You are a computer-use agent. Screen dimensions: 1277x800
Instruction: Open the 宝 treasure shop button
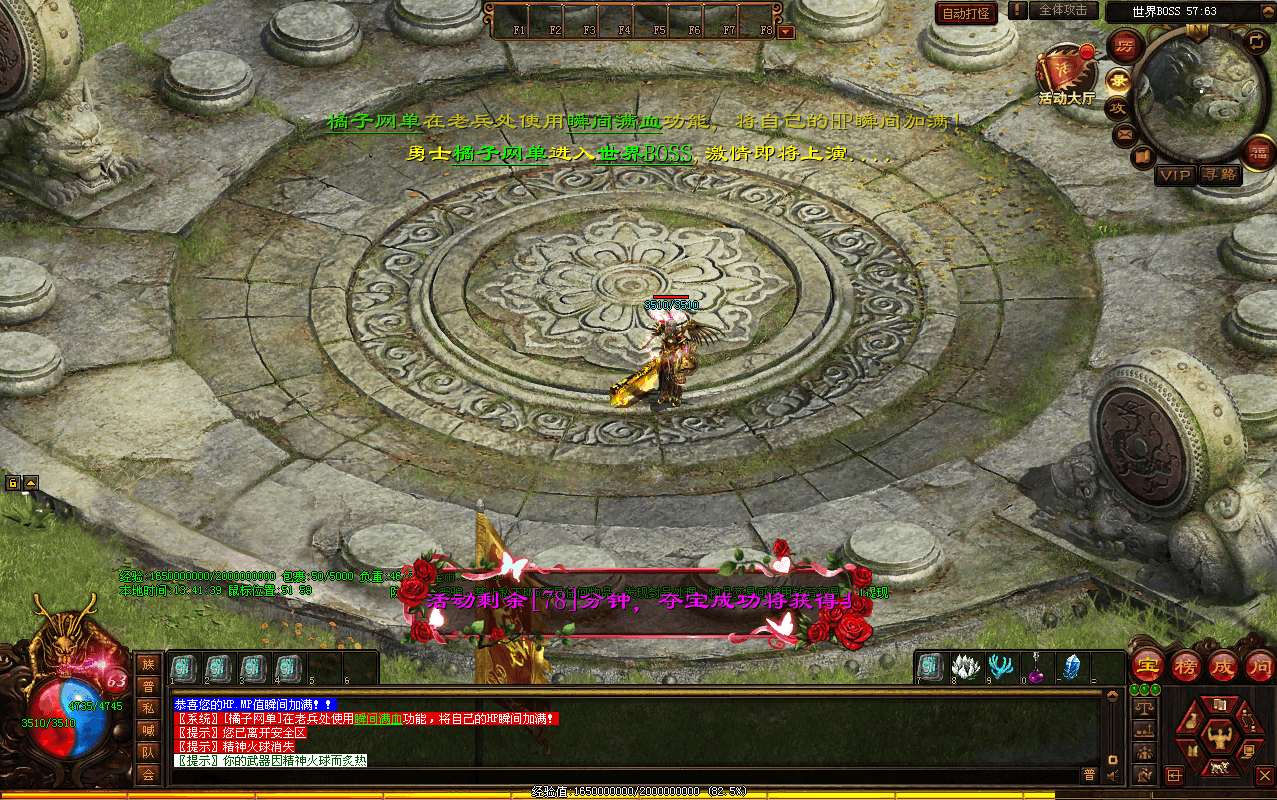pos(1146,665)
